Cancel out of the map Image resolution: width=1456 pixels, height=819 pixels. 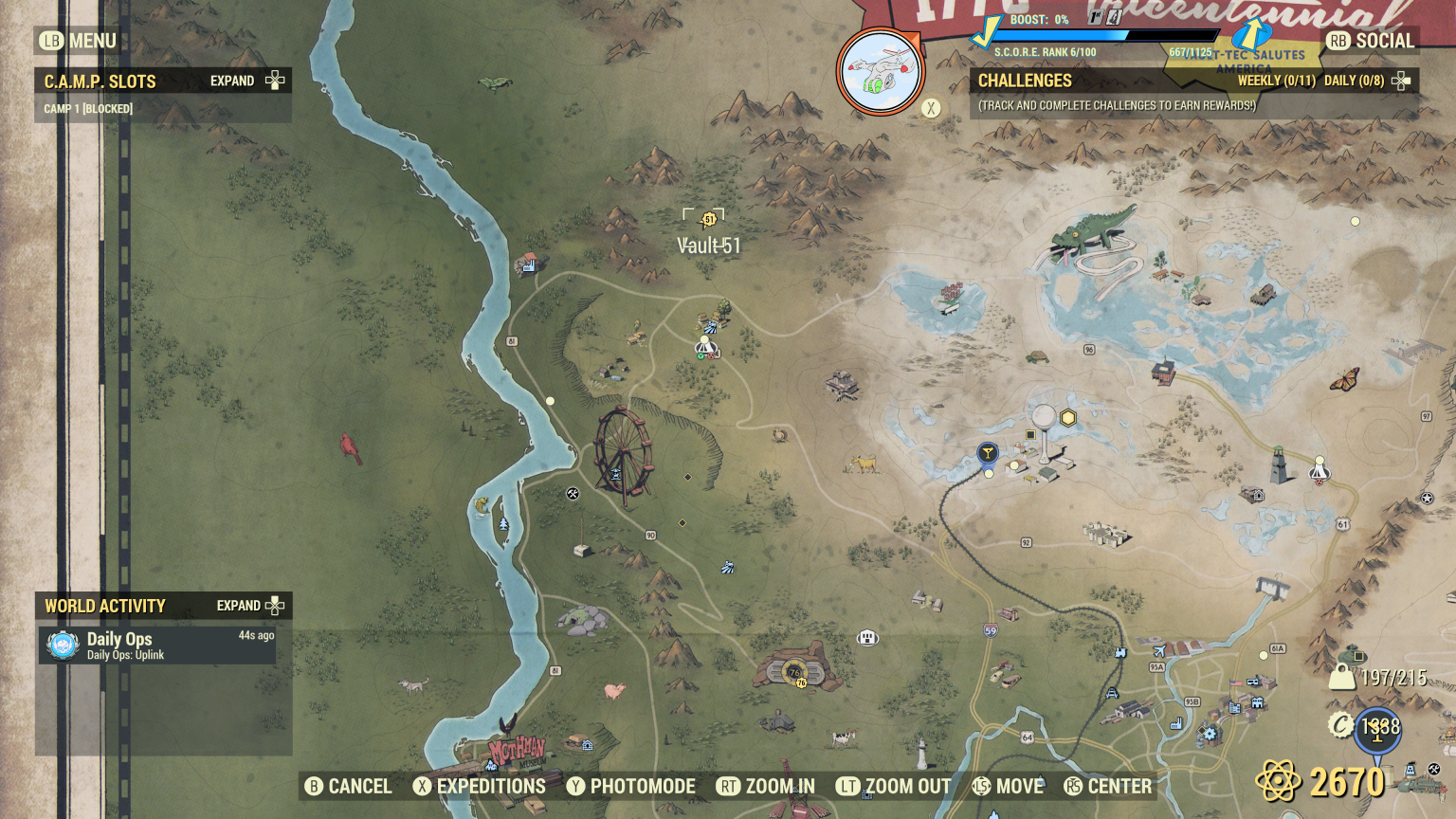tap(348, 787)
